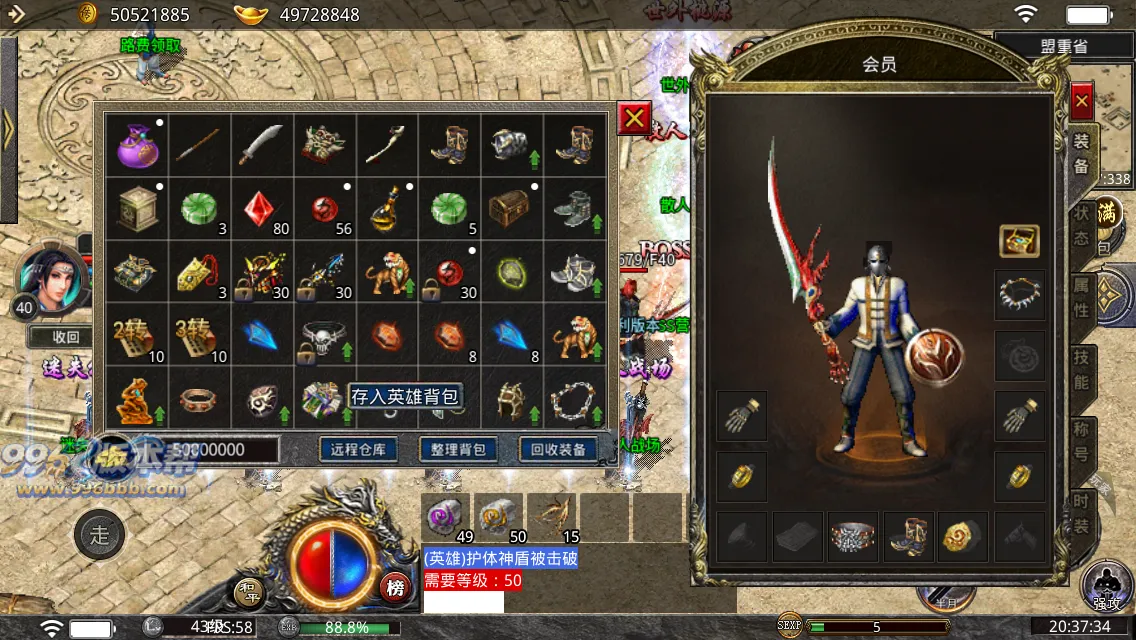Tap the 整理背包 sort bag button
Viewport: 1136px width, 640px height.
(458, 449)
